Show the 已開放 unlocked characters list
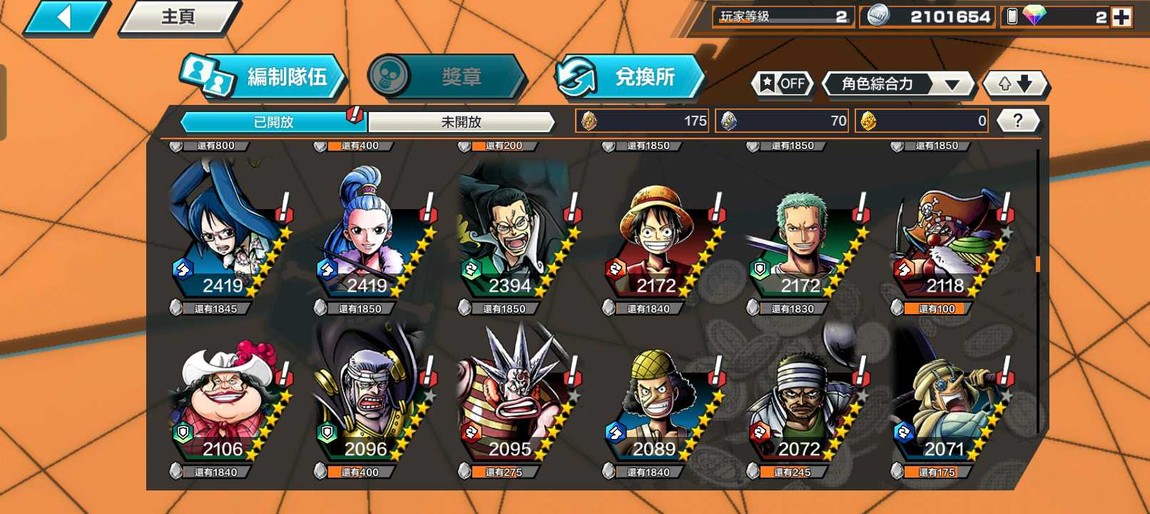The height and width of the screenshot is (514, 1150). click(273, 122)
